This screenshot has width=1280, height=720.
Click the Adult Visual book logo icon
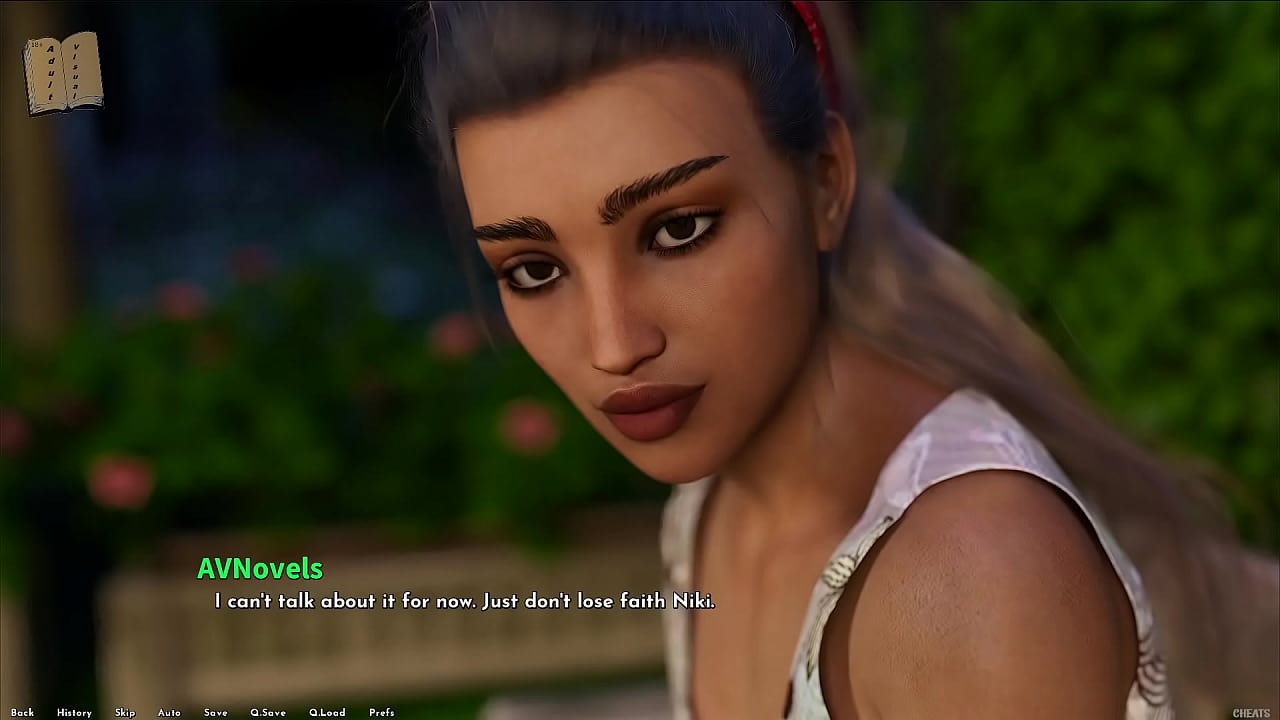[63, 73]
